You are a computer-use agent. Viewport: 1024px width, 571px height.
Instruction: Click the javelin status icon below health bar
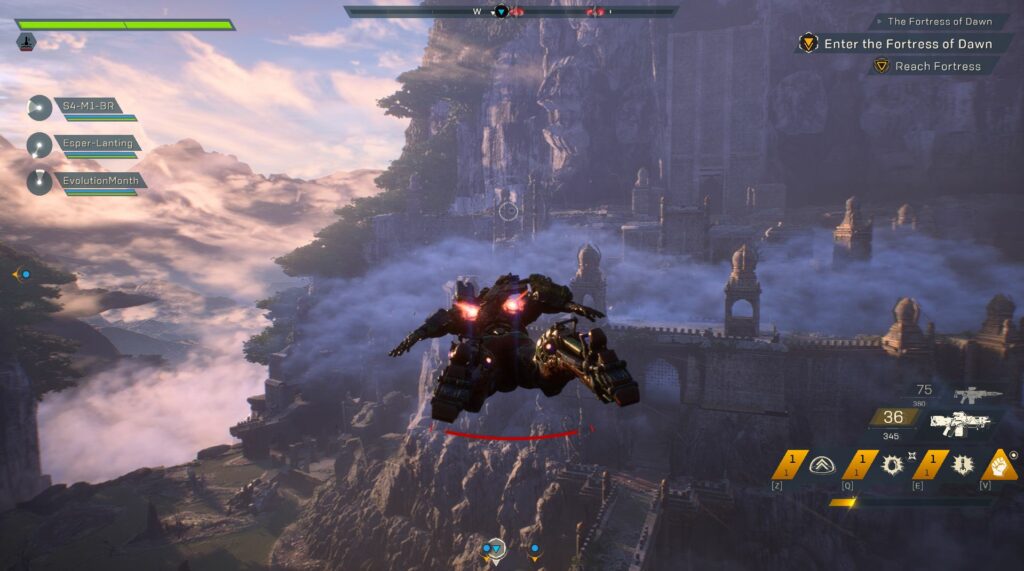[26, 41]
